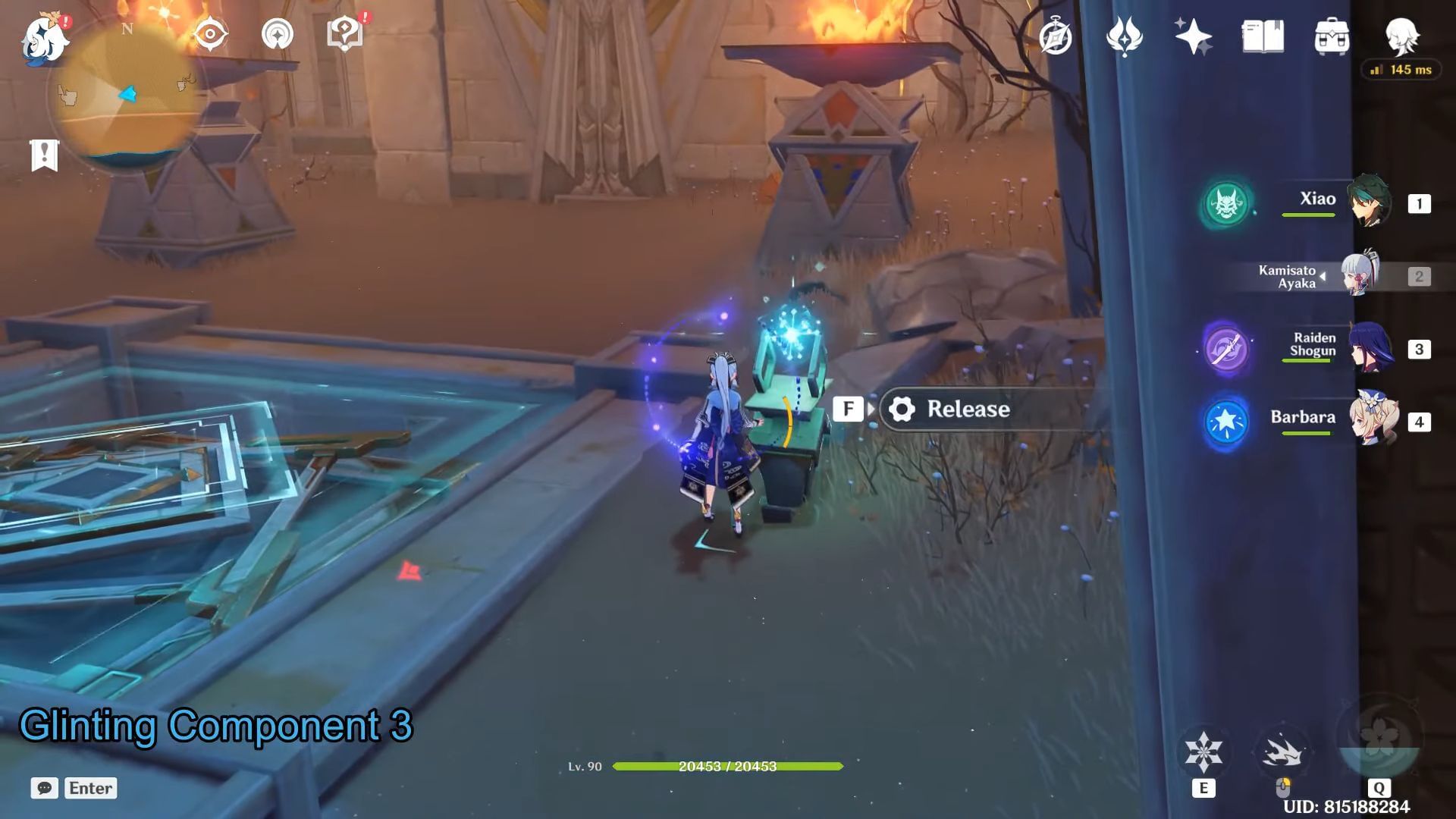Click the character HP bar at bottom
1456x819 pixels.
click(728, 767)
